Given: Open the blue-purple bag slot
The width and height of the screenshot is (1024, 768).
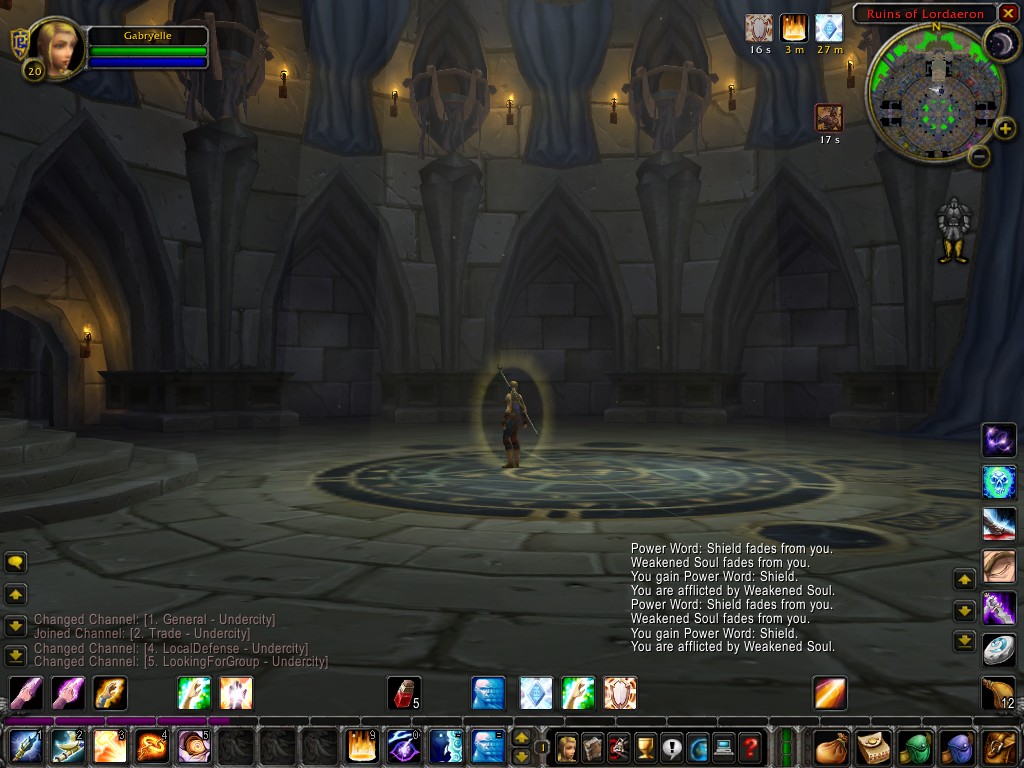Looking at the screenshot, I should pyautogui.click(x=958, y=747).
